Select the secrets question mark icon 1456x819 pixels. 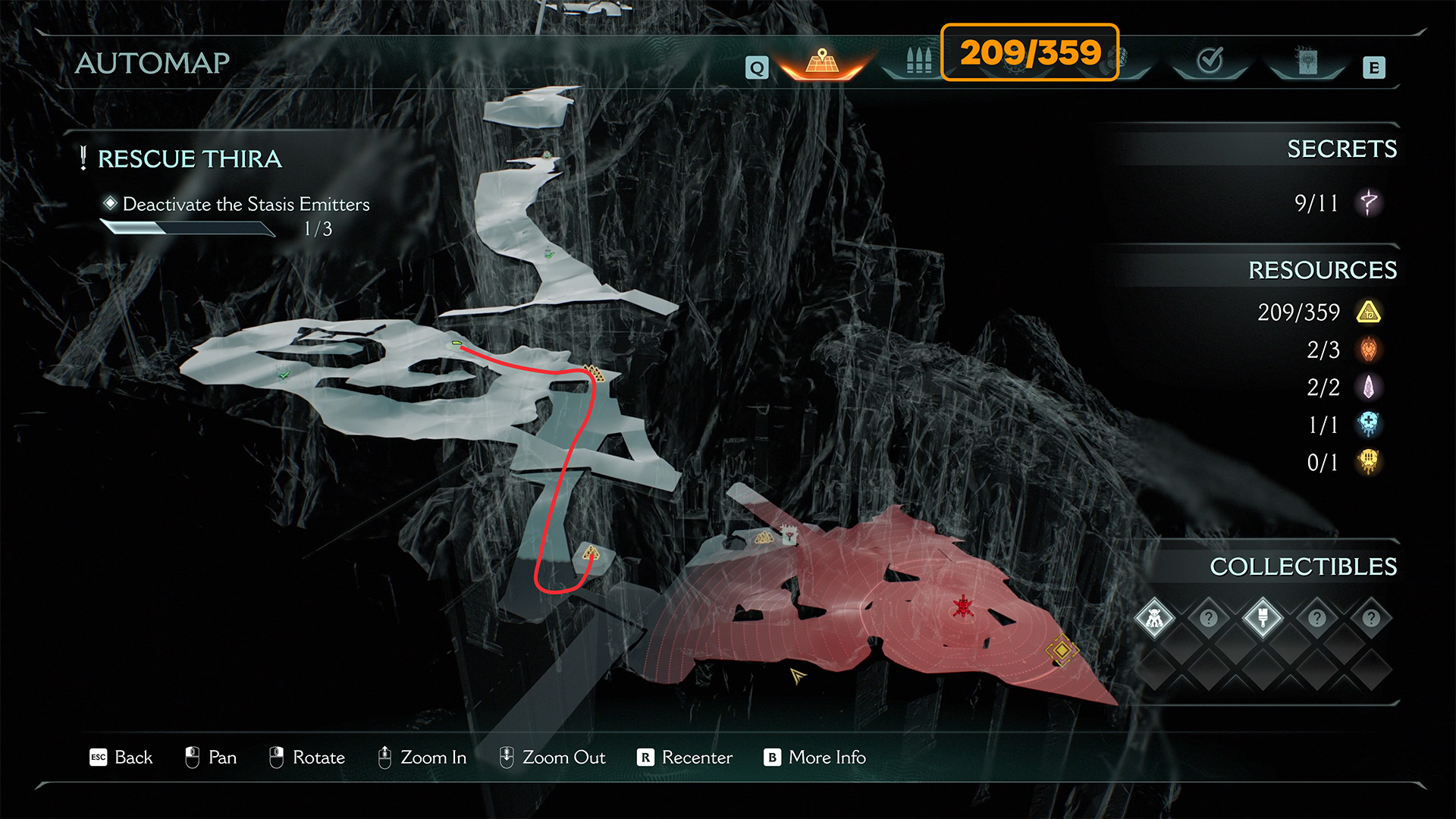pyautogui.click(x=1369, y=203)
